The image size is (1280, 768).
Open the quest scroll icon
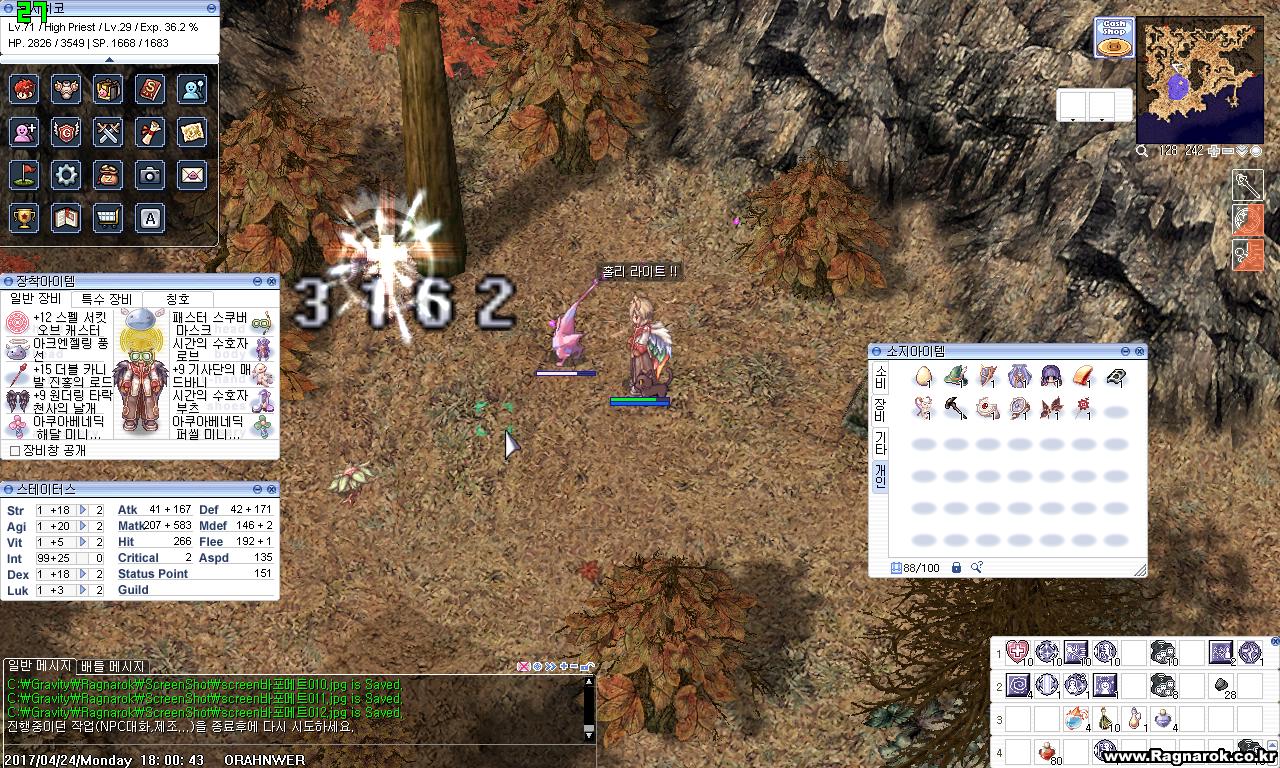click(150, 131)
